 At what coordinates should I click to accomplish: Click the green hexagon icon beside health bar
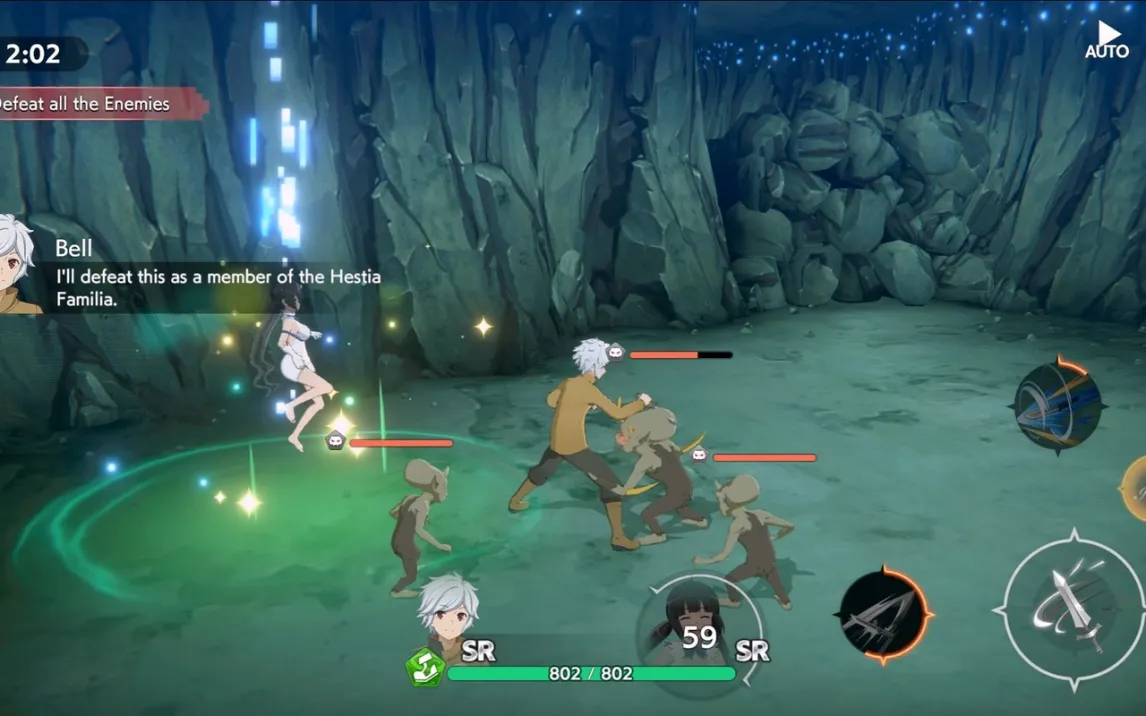coord(424,668)
